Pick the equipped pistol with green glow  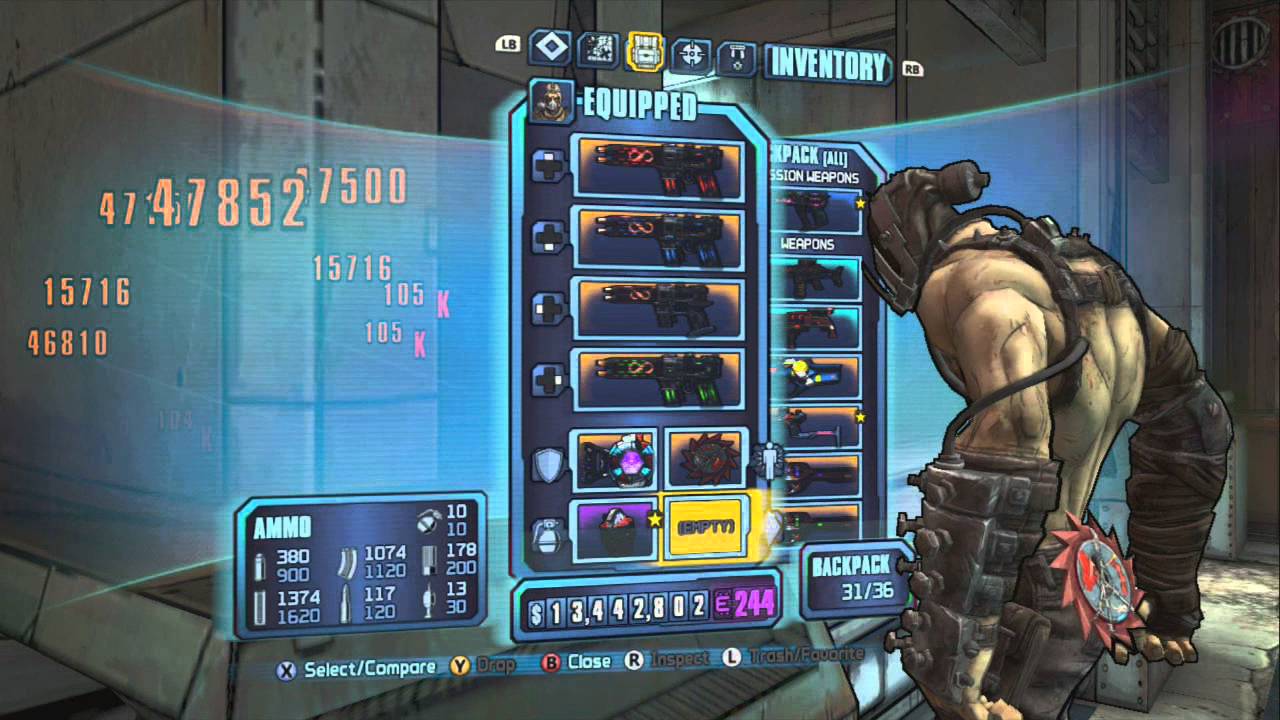click(660, 379)
